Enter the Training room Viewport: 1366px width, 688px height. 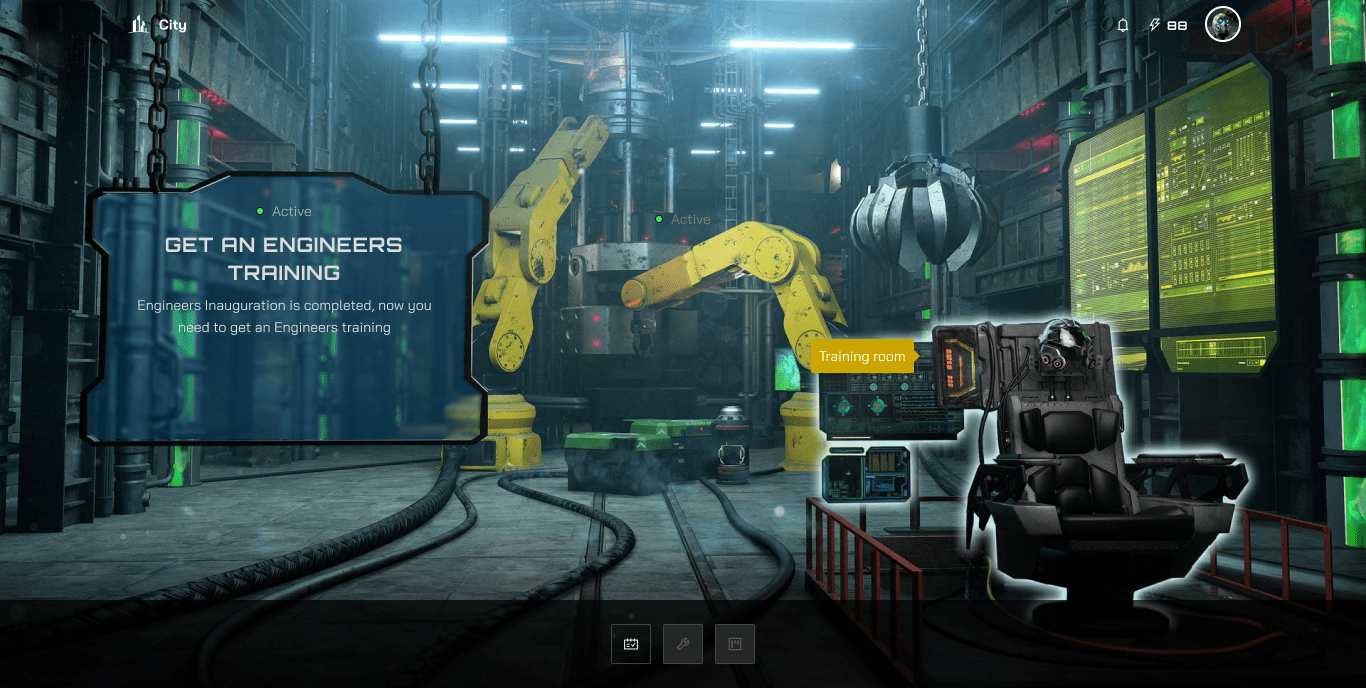[862, 356]
